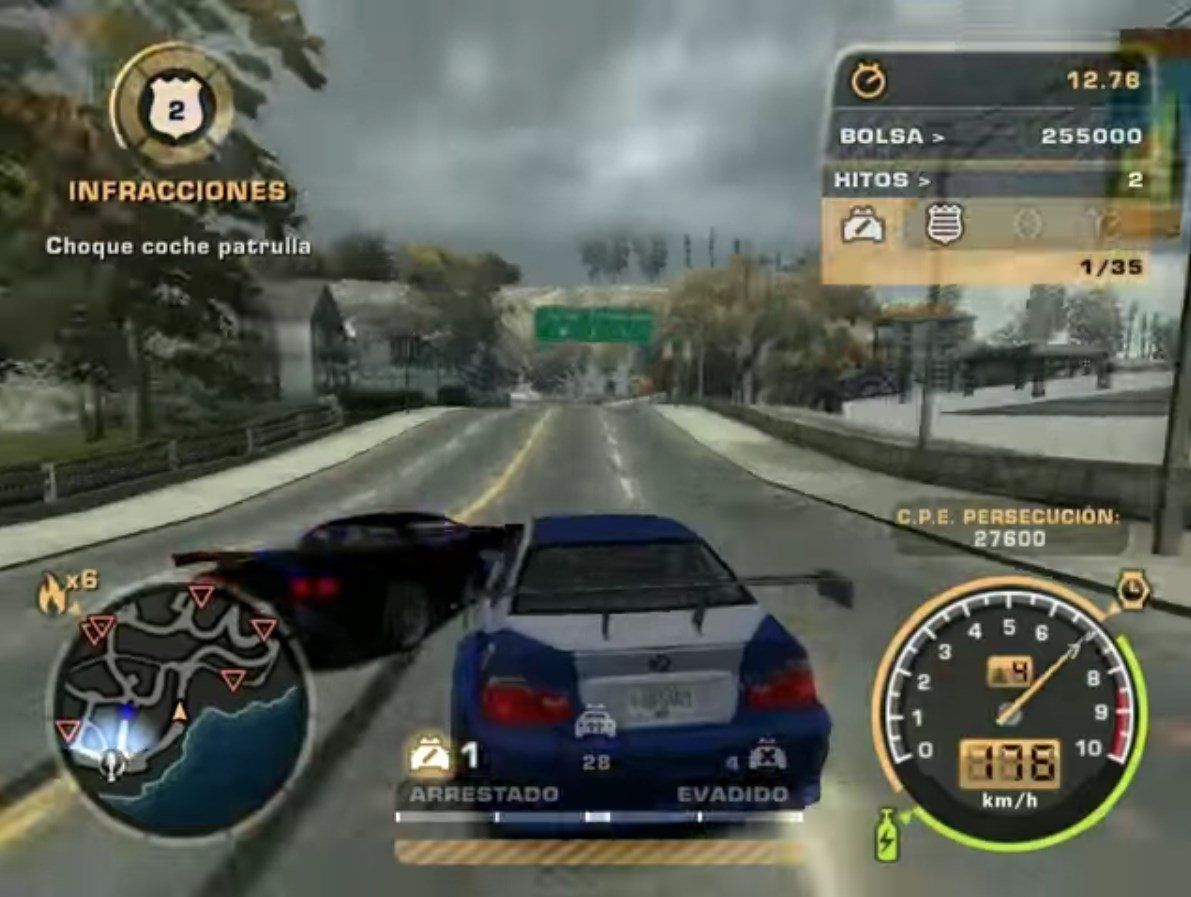Choose the police shield milestone icon
This screenshot has height=897, width=1191.
(x=943, y=225)
